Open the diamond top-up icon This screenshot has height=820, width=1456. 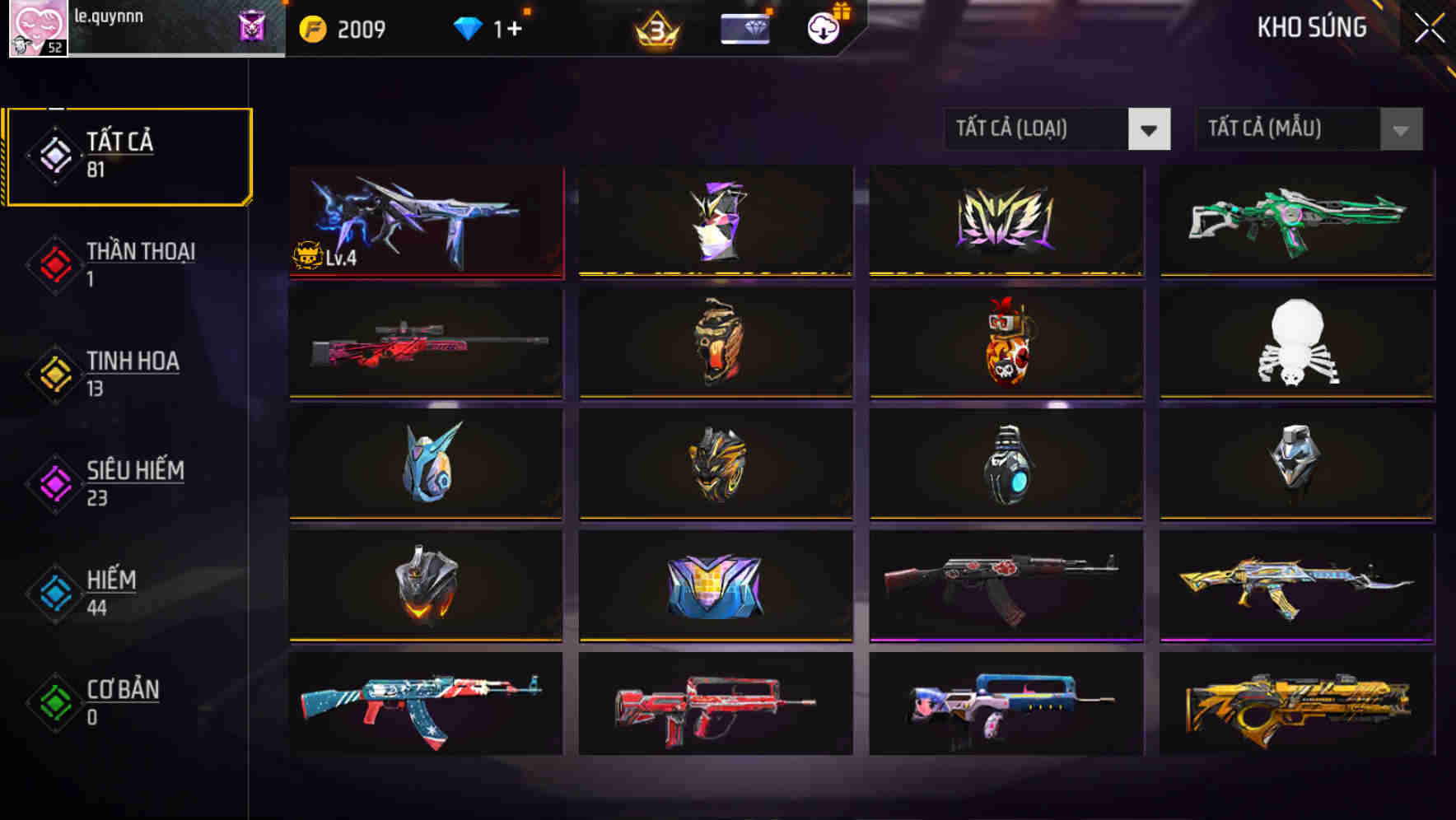(468, 27)
